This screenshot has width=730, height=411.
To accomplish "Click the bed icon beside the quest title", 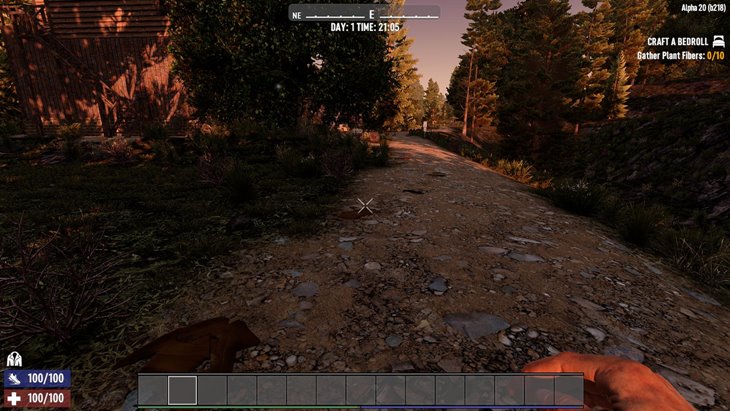I will pos(717,41).
